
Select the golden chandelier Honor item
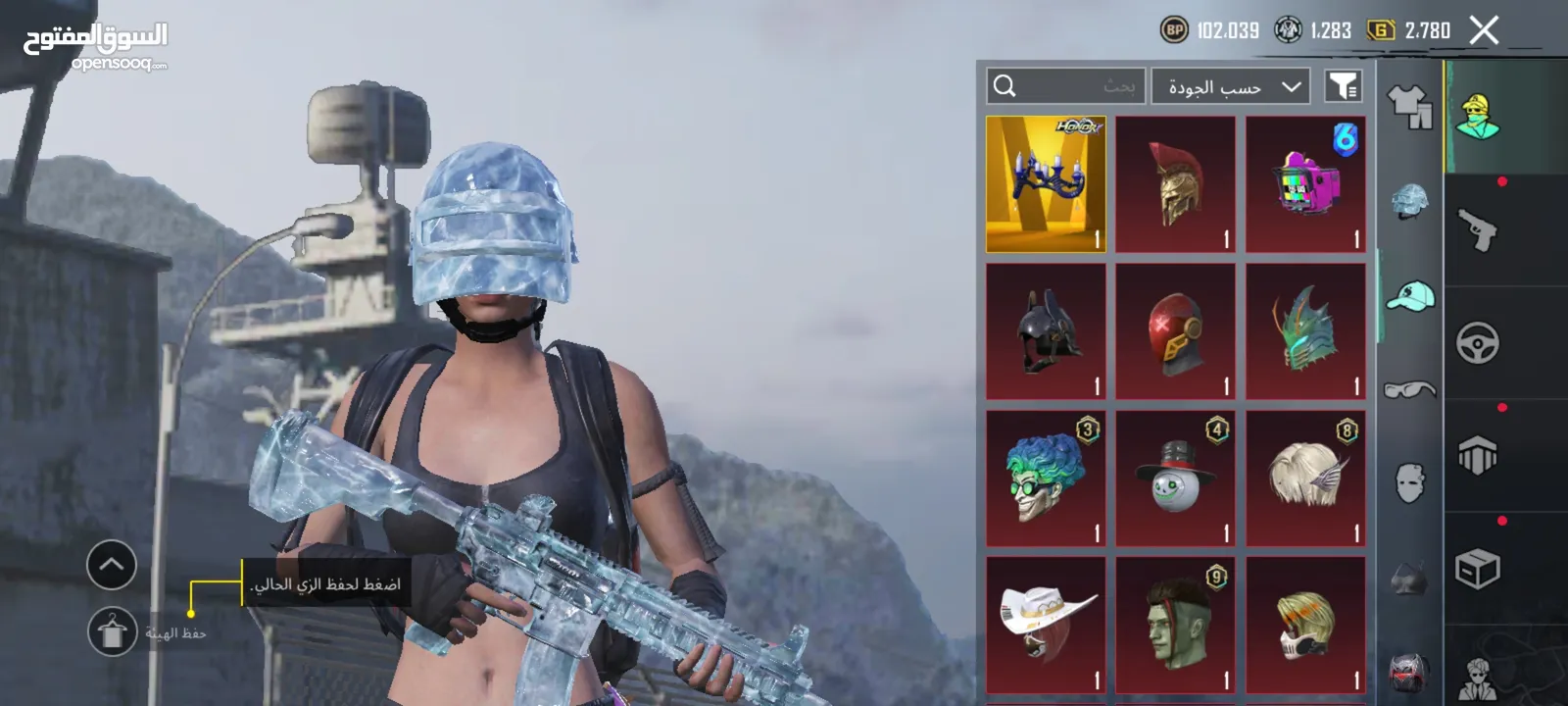click(1046, 184)
